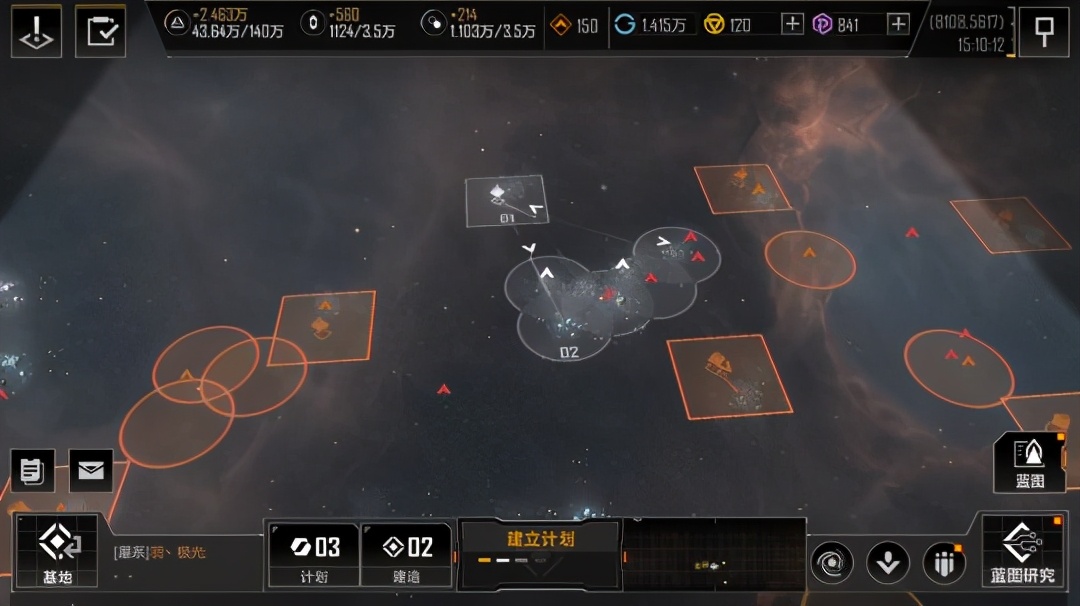
Task: Open the document log icon
Action: click(32, 470)
